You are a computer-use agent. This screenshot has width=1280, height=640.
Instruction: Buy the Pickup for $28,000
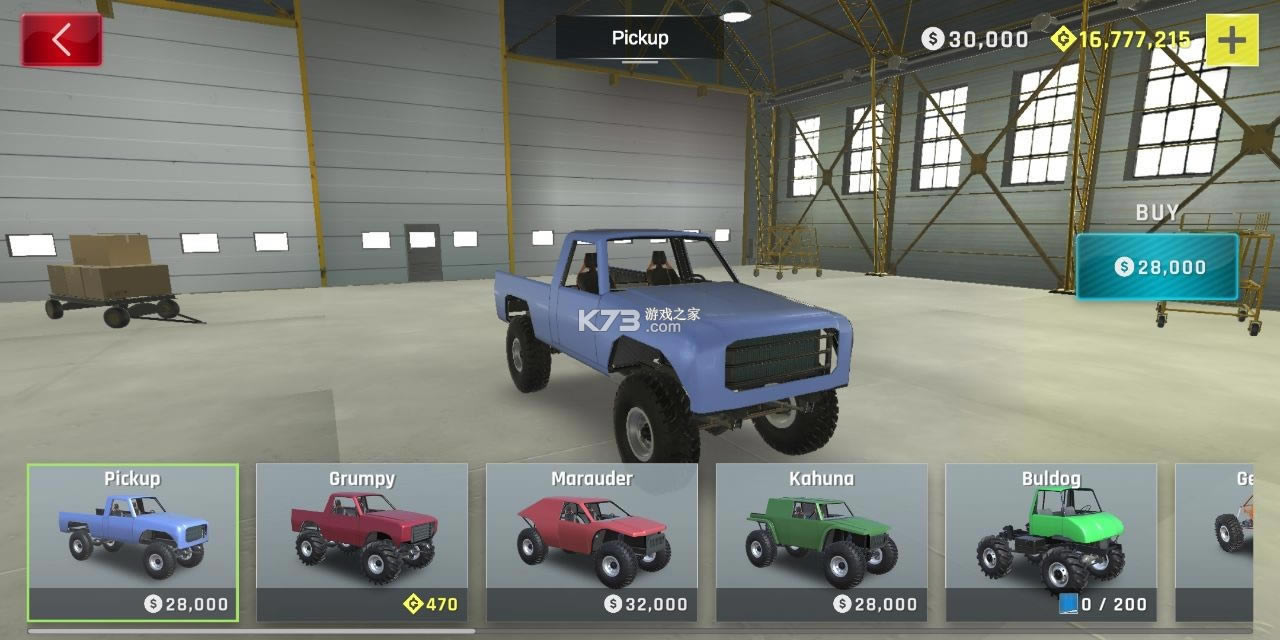pos(1157,267)
